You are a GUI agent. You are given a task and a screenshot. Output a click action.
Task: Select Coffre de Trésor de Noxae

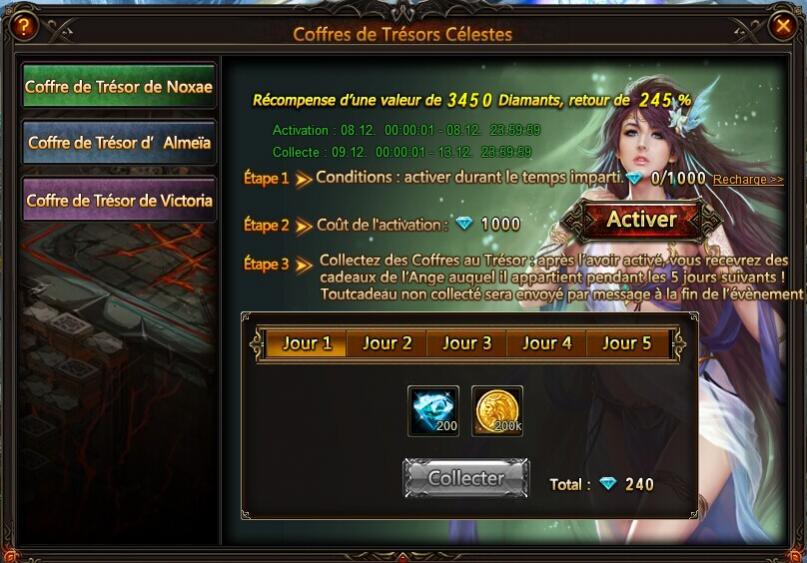[x=119, y=87]
